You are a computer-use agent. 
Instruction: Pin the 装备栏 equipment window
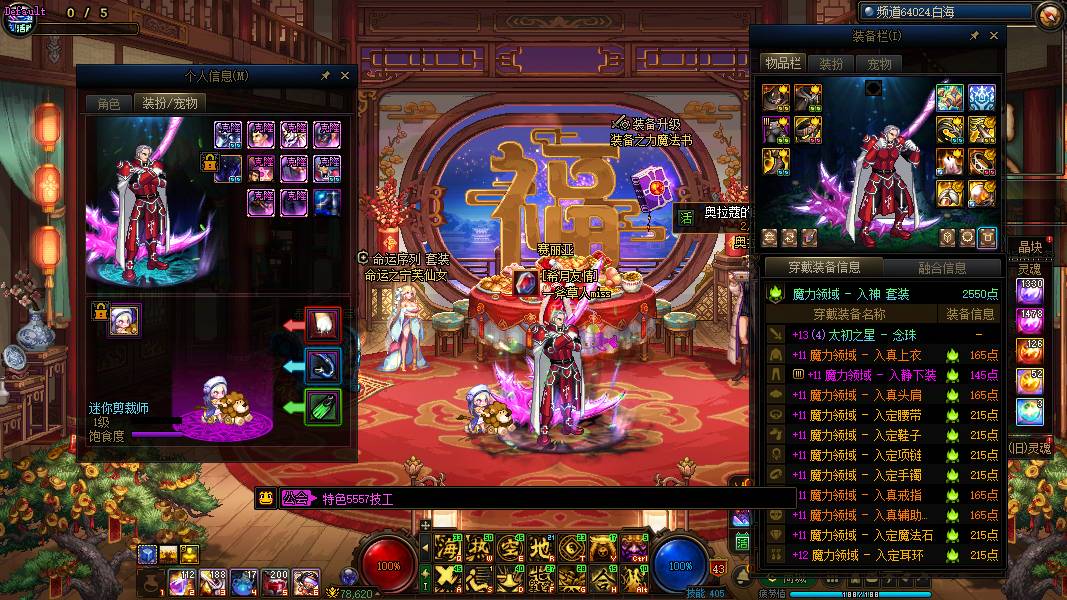tap(974, 36)
